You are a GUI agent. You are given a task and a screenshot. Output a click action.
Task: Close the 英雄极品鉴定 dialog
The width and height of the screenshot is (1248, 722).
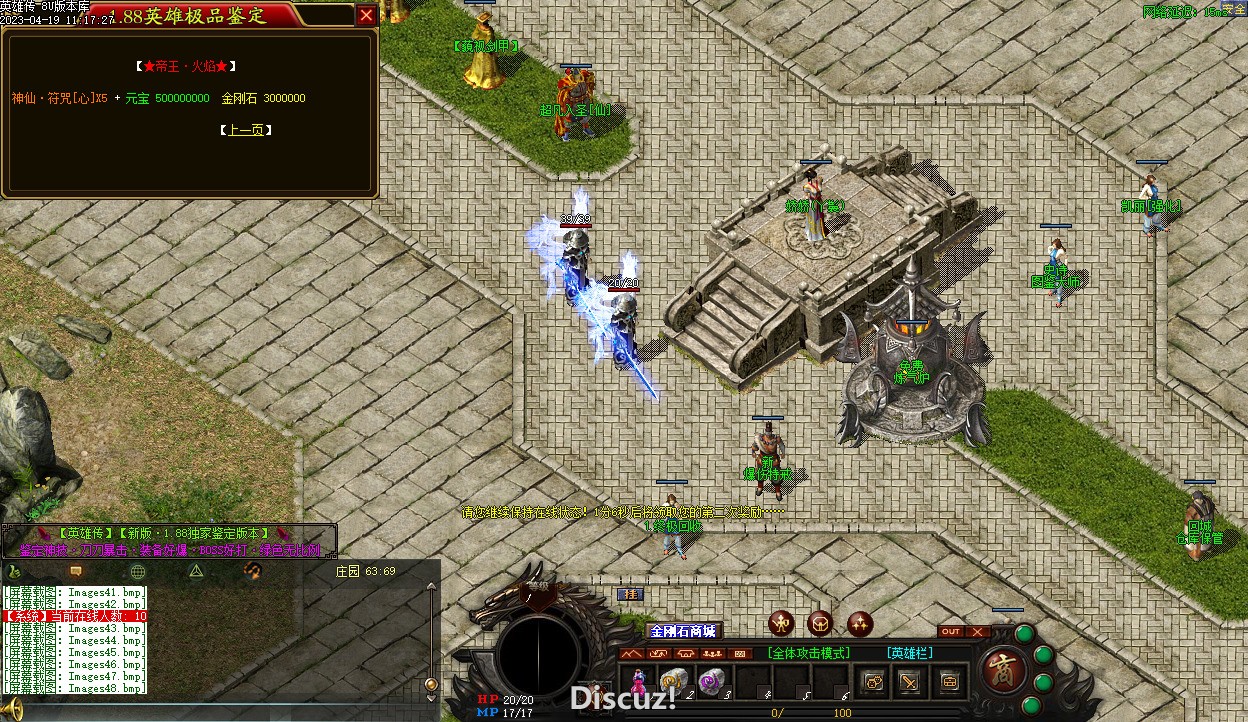[367, 15]
